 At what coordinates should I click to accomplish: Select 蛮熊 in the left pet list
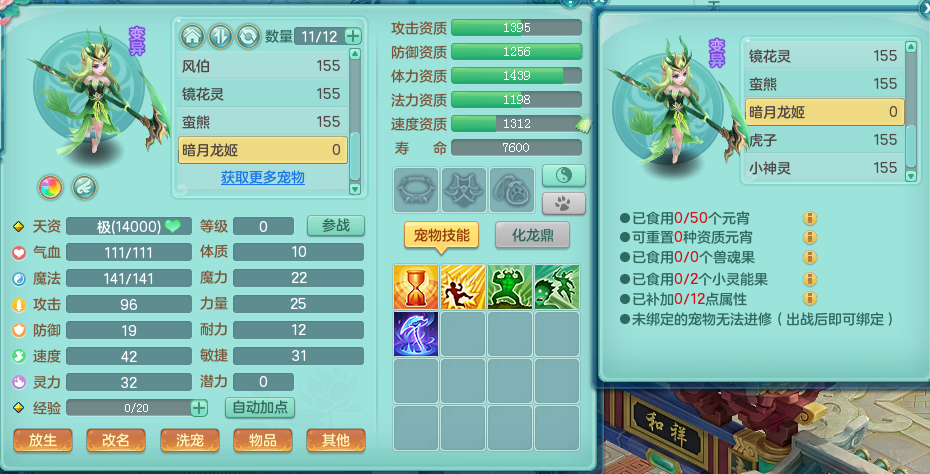262,122
